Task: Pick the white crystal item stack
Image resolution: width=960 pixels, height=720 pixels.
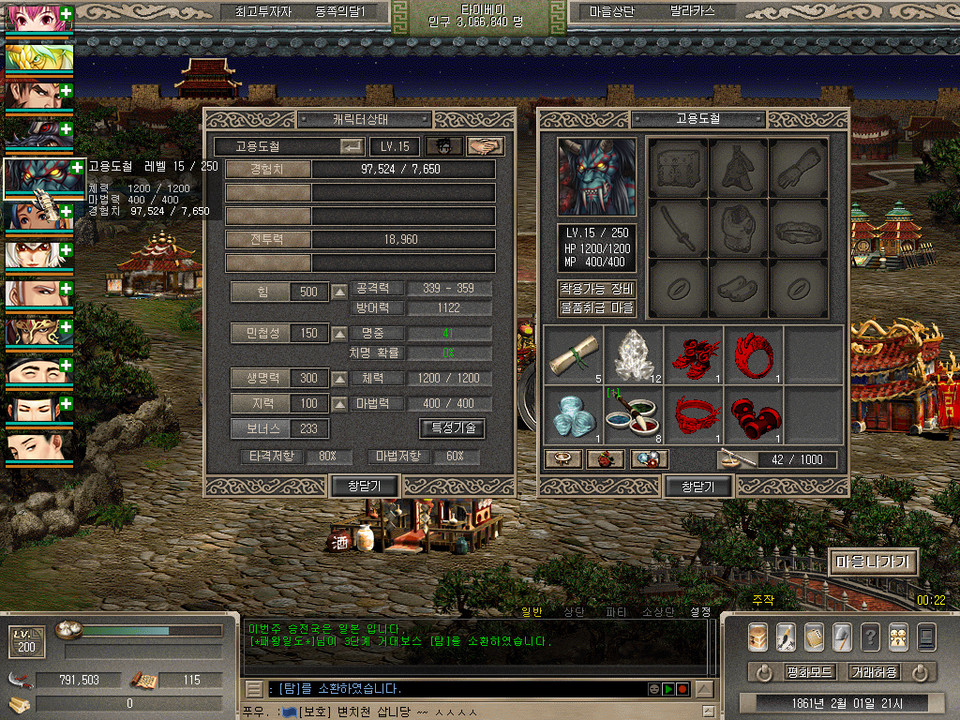Action: coord(633,355)
